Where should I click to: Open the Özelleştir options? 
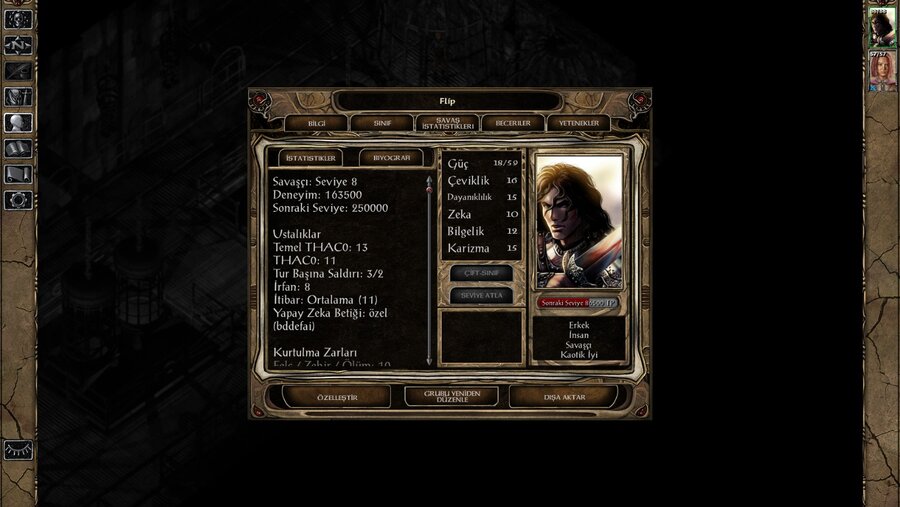pos(336,396)
